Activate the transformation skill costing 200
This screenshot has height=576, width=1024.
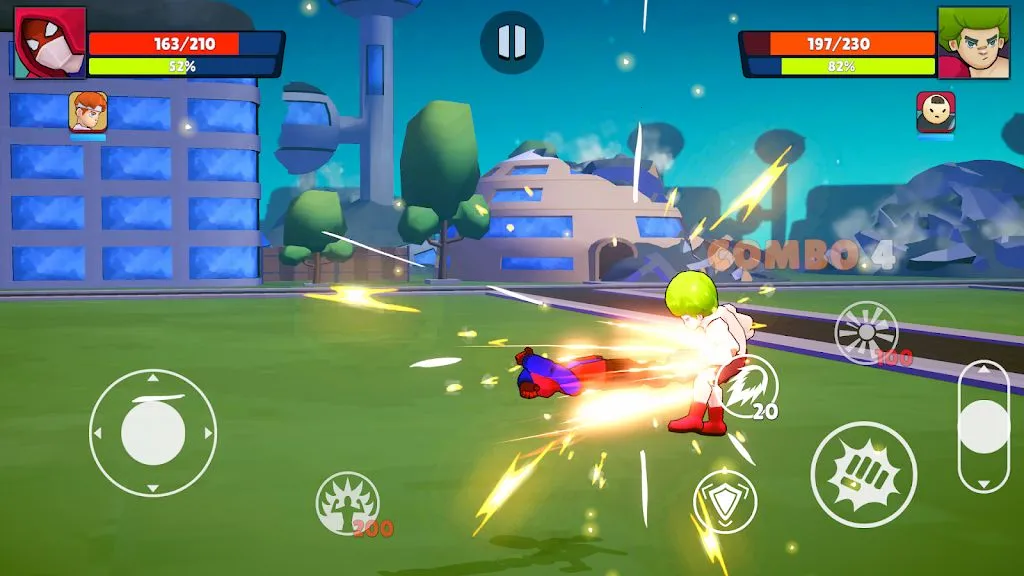point(347,503)
